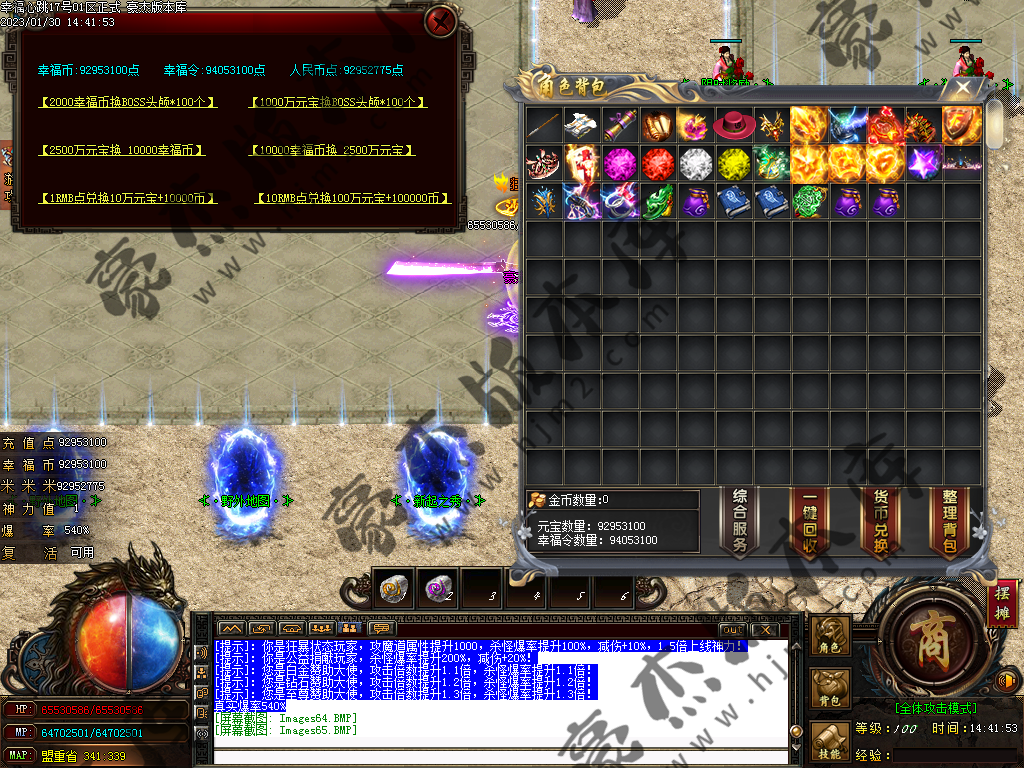Open the 角色 character panel

pos(831,637)
